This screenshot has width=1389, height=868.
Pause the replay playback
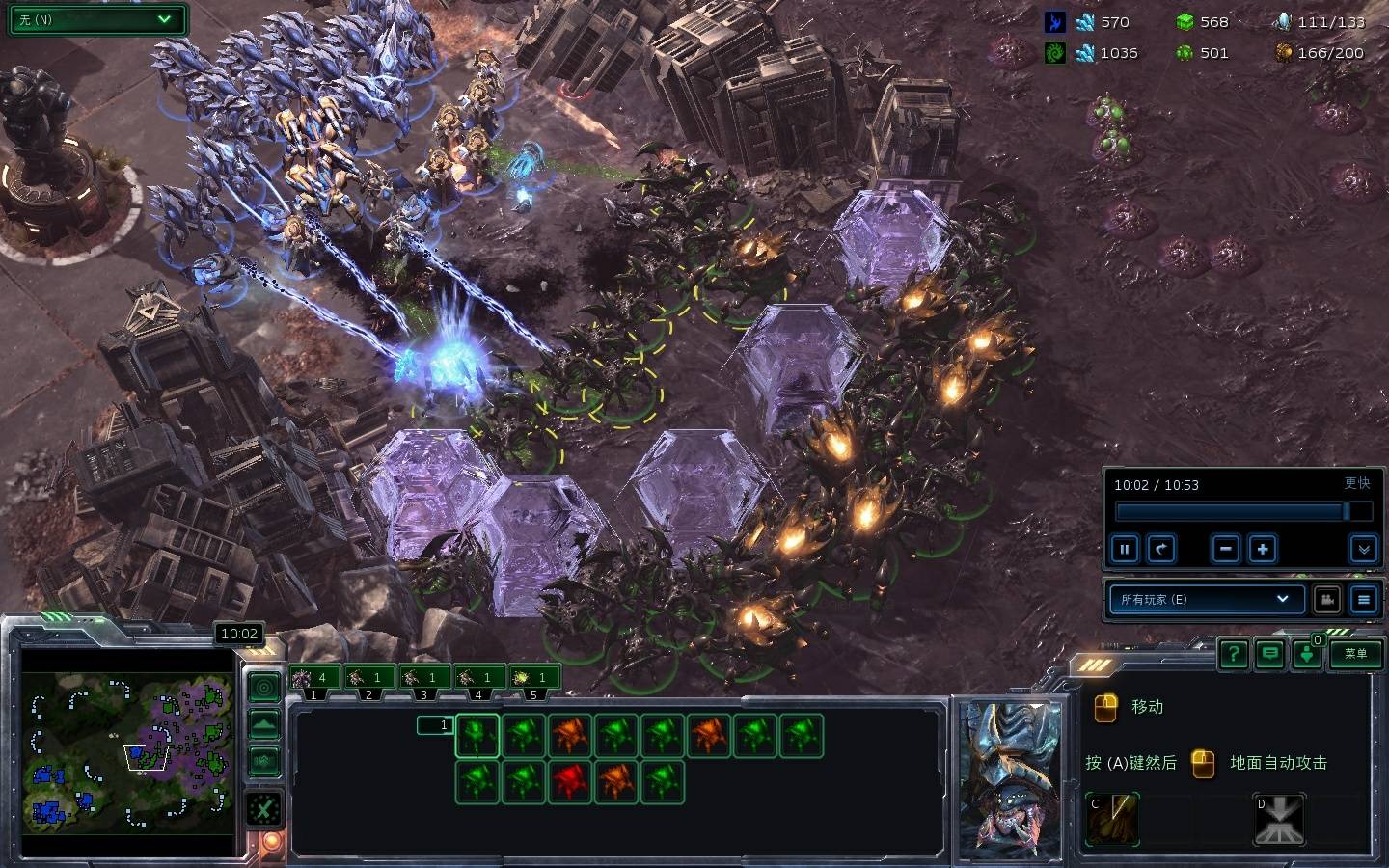pos(1125,550)
